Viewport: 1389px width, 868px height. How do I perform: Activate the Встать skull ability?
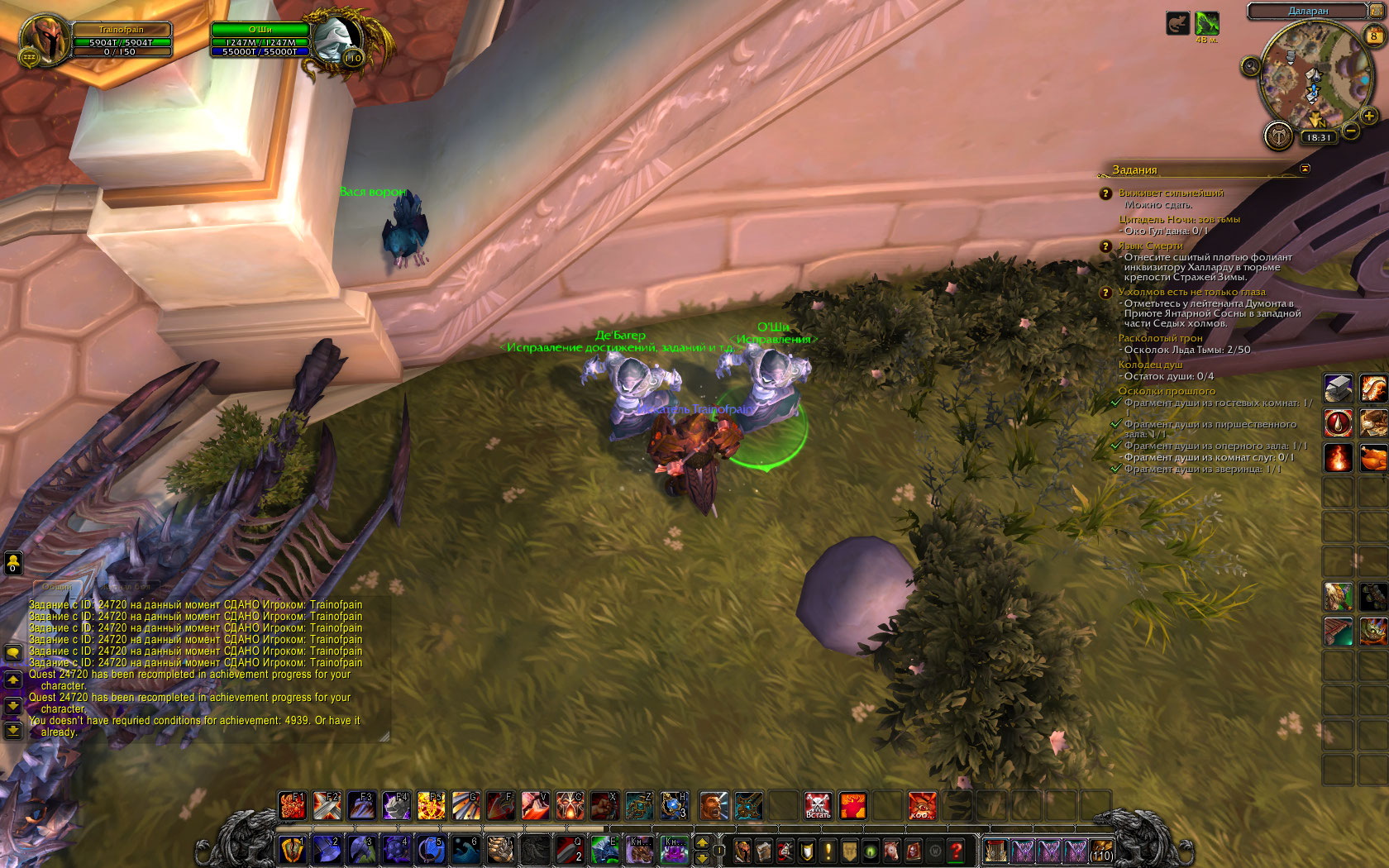point(818,805)
